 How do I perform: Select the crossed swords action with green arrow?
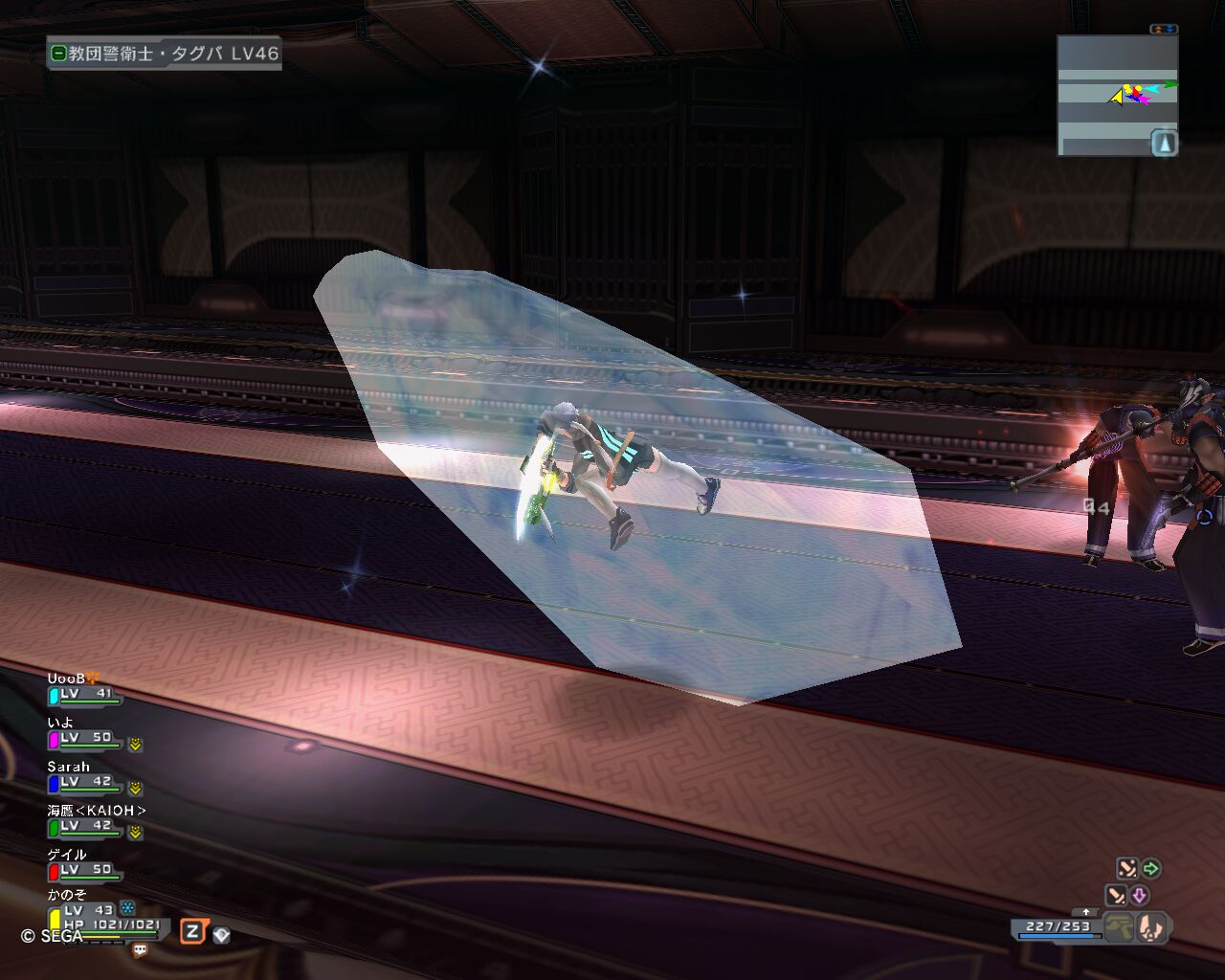(x=1138, y=868)
